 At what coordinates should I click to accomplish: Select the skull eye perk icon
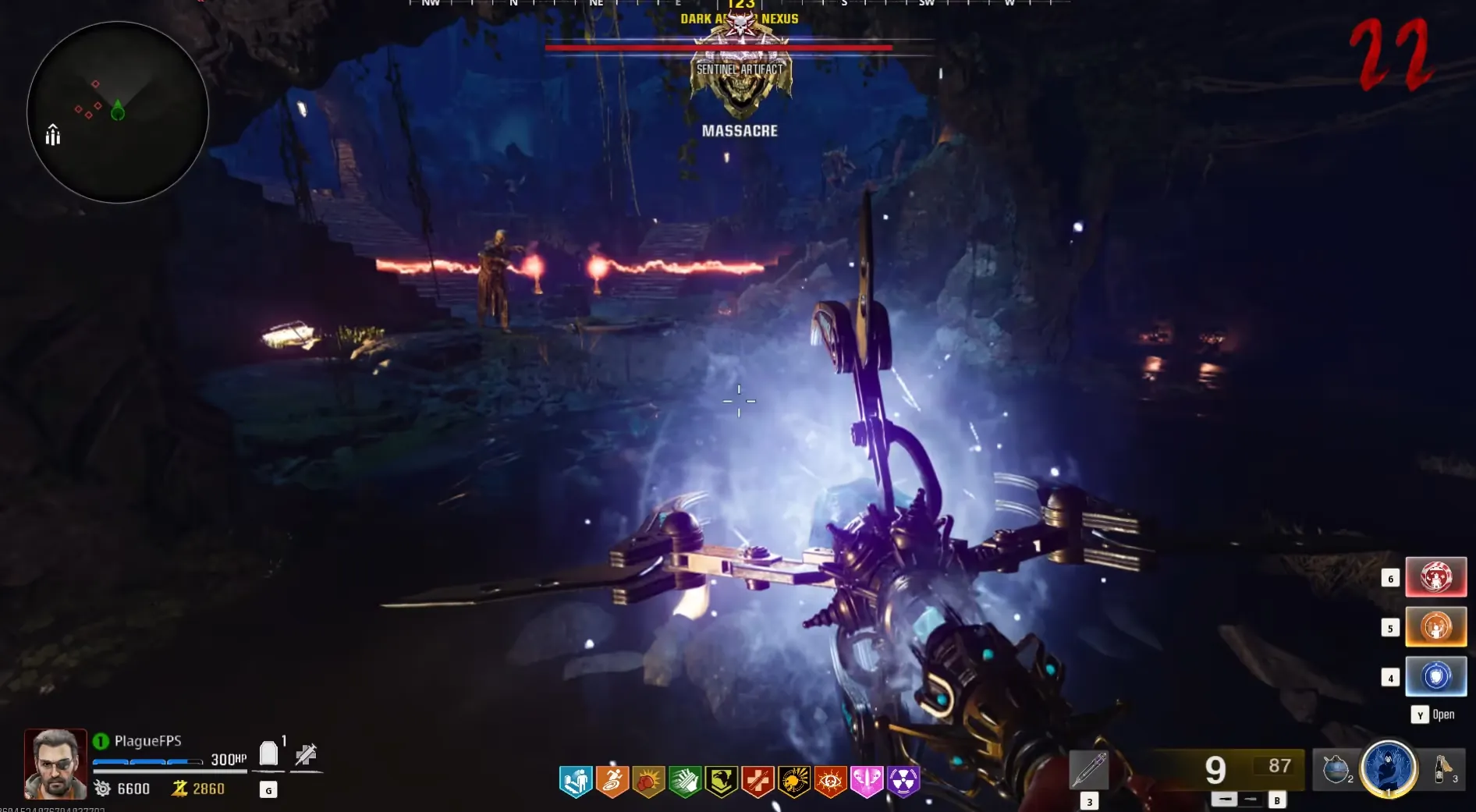point(830,781)
